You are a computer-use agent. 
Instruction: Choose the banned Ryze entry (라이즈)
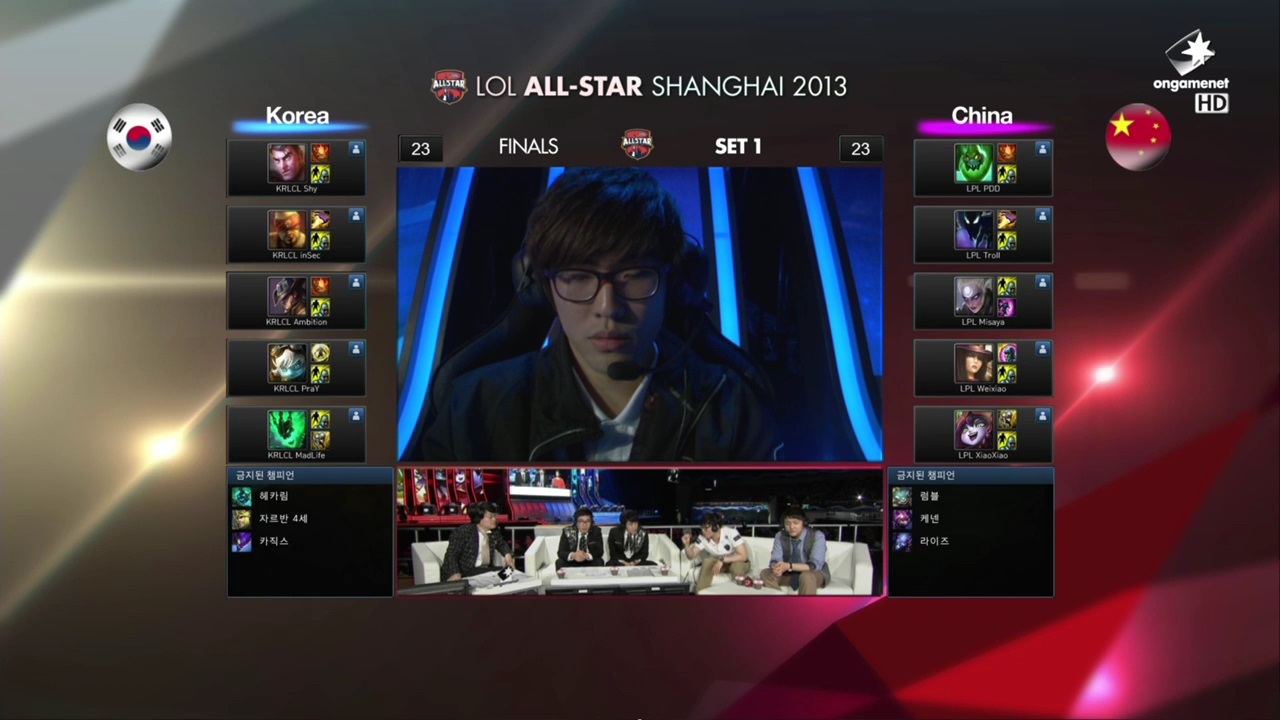tap(933, 541)
